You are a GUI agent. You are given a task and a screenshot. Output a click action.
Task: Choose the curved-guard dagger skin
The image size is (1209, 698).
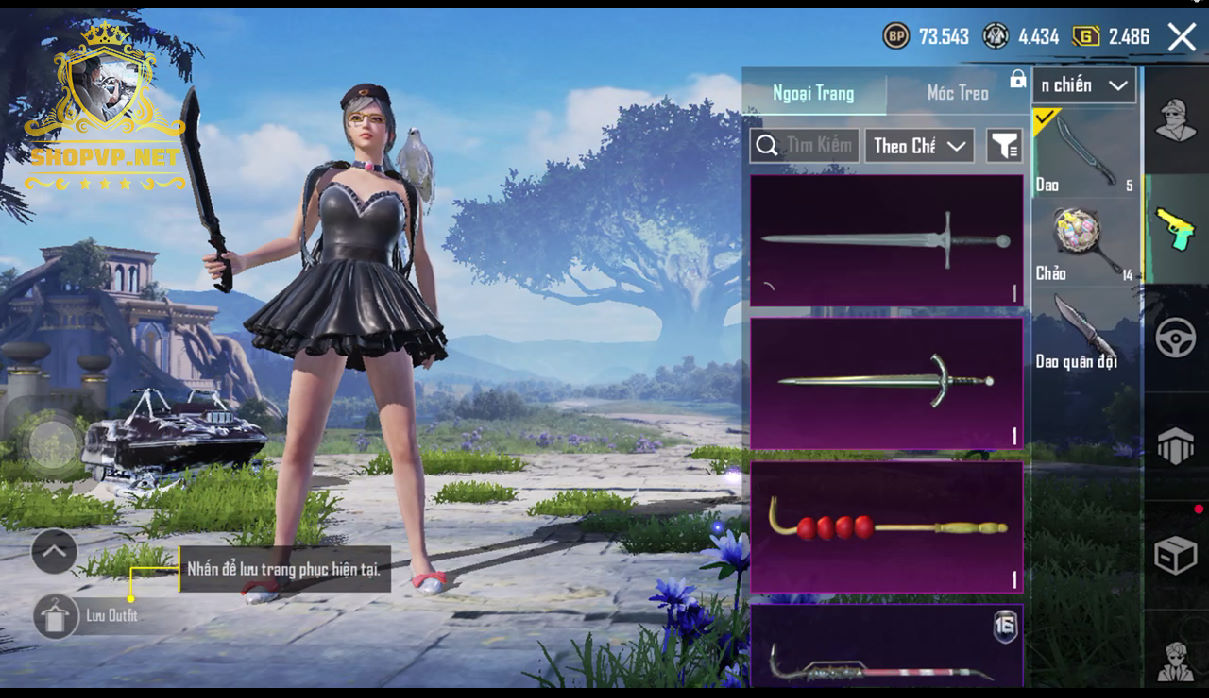[x=886, y=382]
